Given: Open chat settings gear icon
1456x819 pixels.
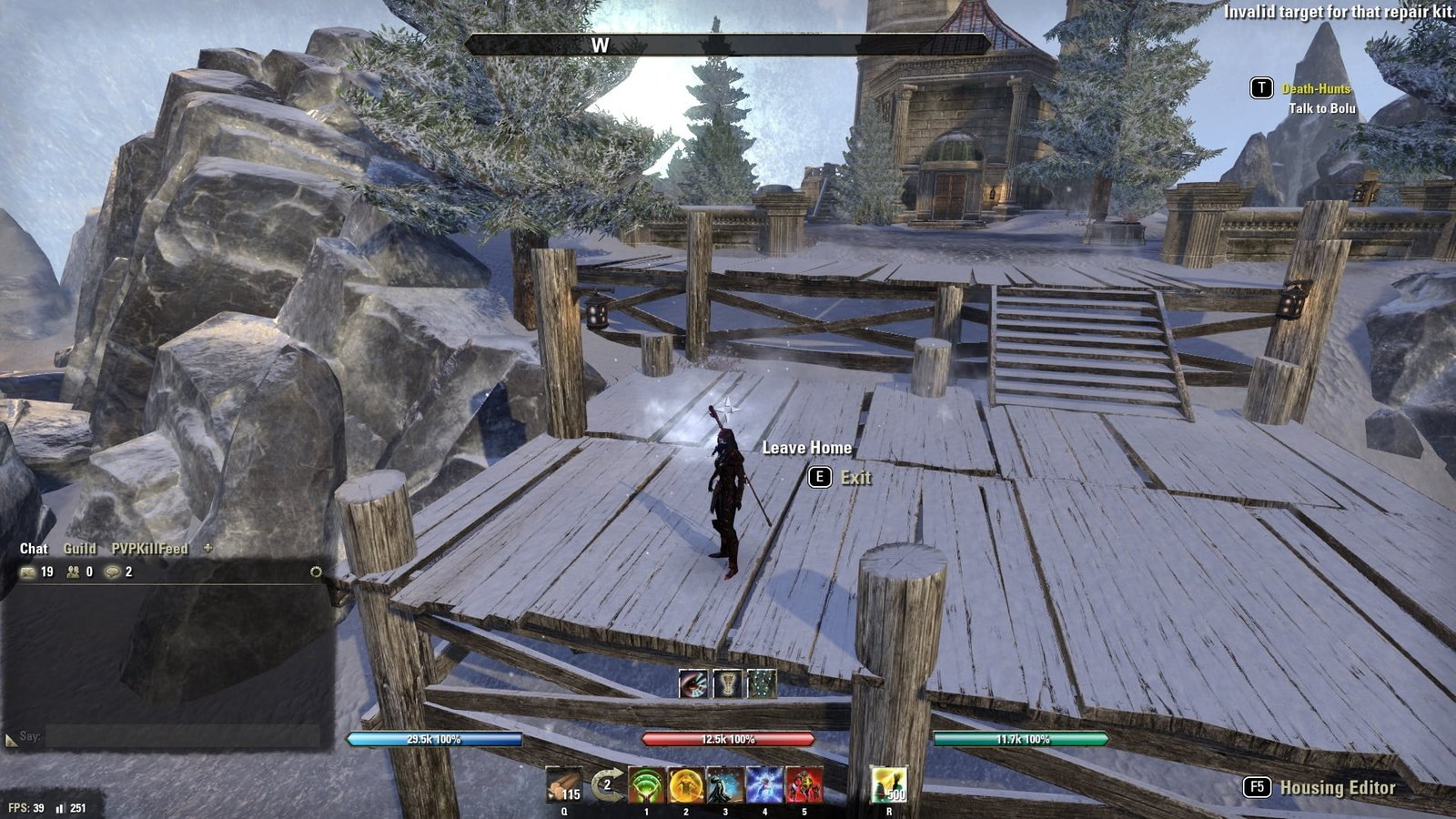Looking at the screenshot, I should click(x=316, y=571).
